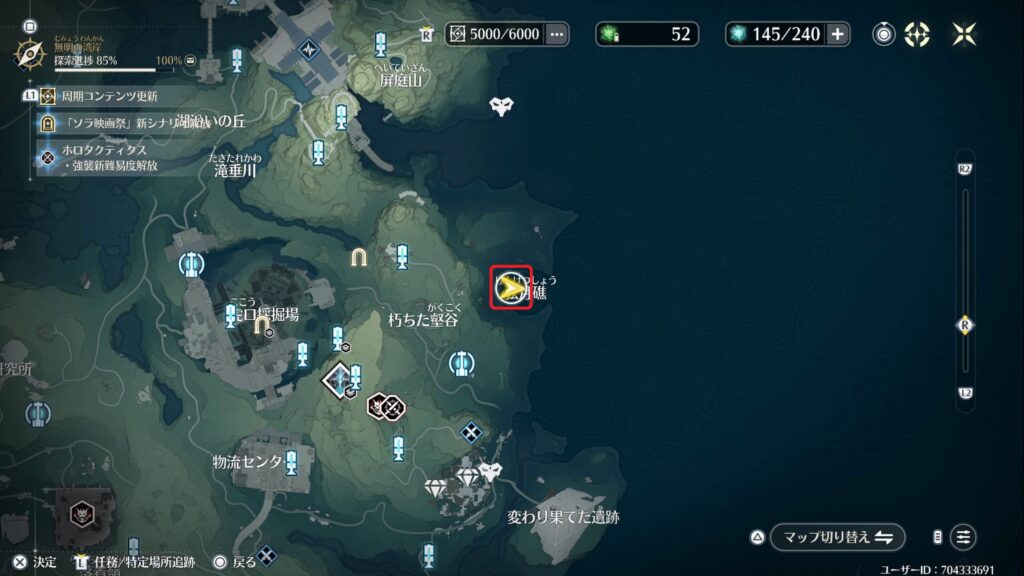
Task: Select the horseshoe-shaped marker north of 朽ちた壑谷
Action: [x=359, y=257]
